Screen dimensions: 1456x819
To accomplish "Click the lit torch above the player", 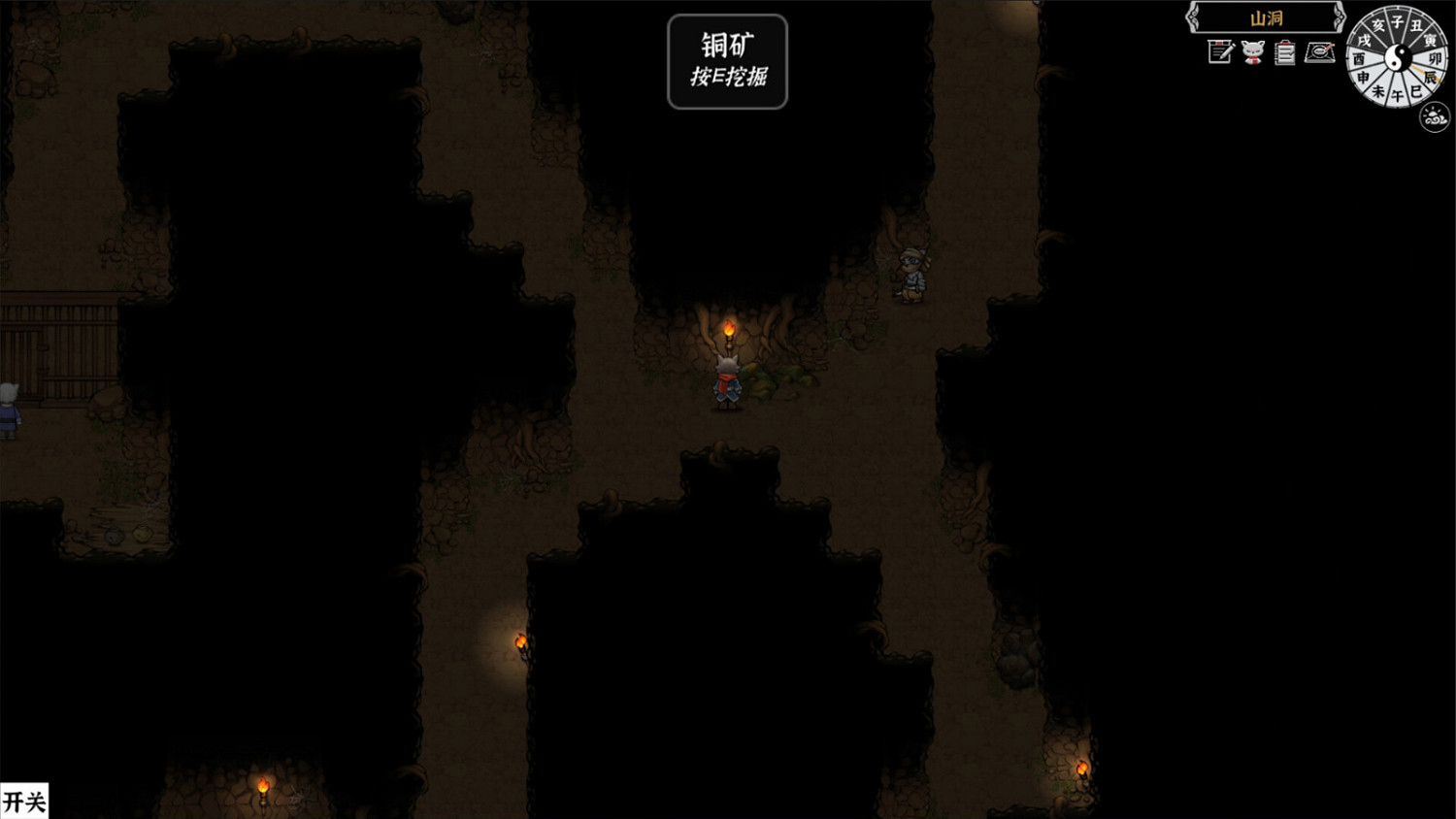I will (730, 325).
